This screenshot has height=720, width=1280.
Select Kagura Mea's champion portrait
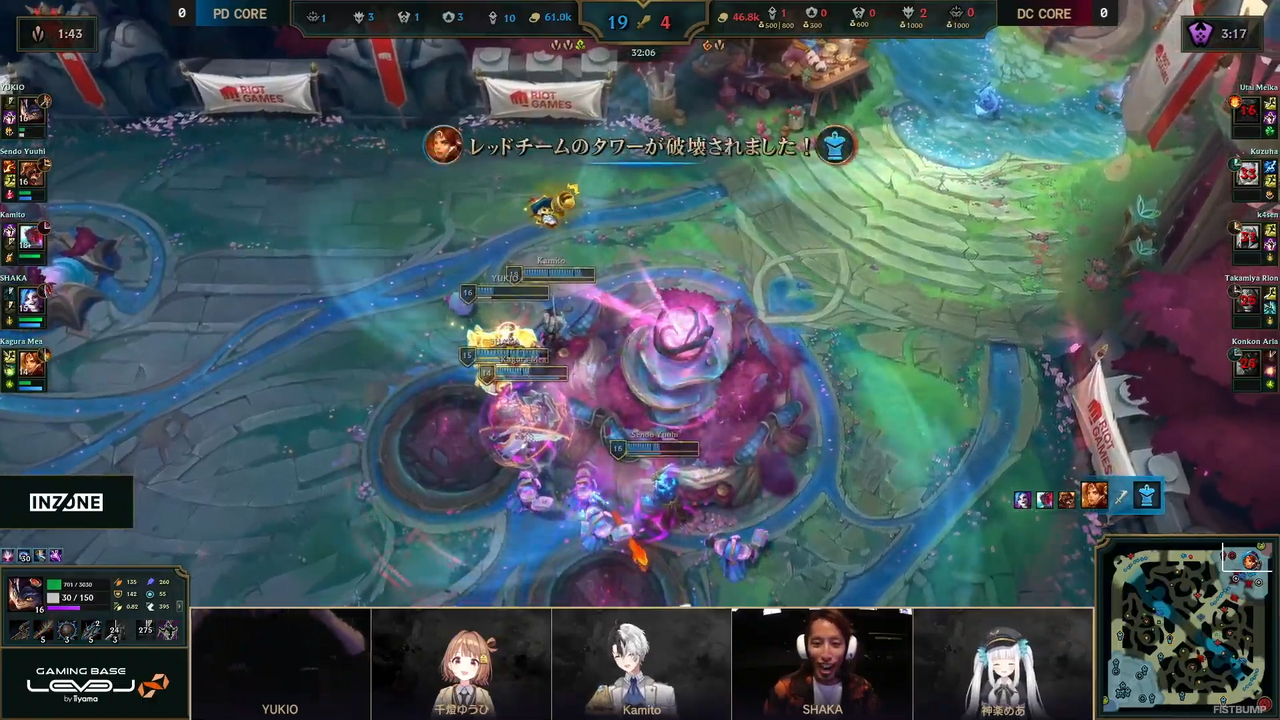pos(31,362)
